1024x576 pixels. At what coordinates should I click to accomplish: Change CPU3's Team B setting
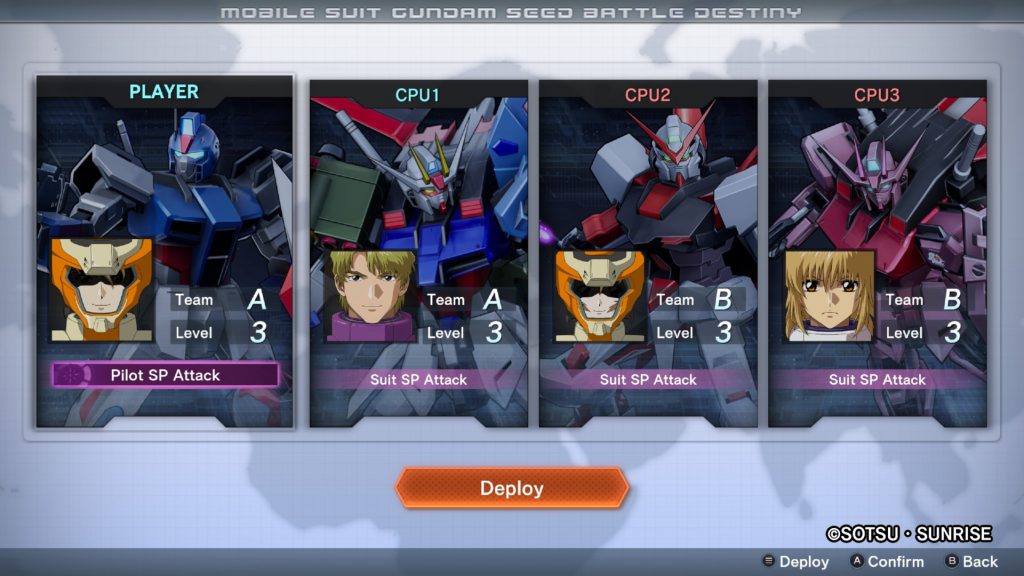(928, 299)
